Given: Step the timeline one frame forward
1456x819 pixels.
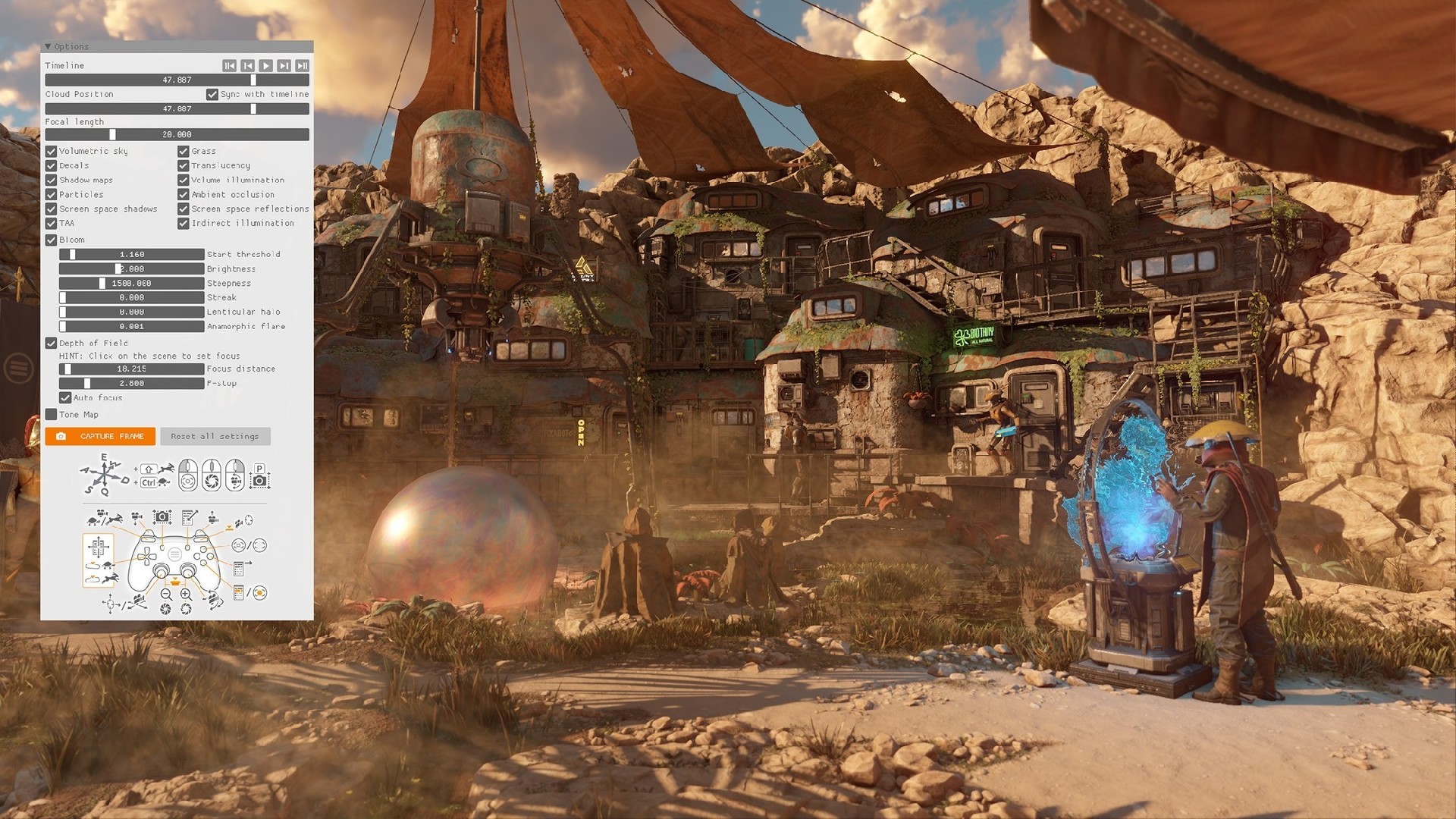Looking at the screenshot, I should coord(284,66).
